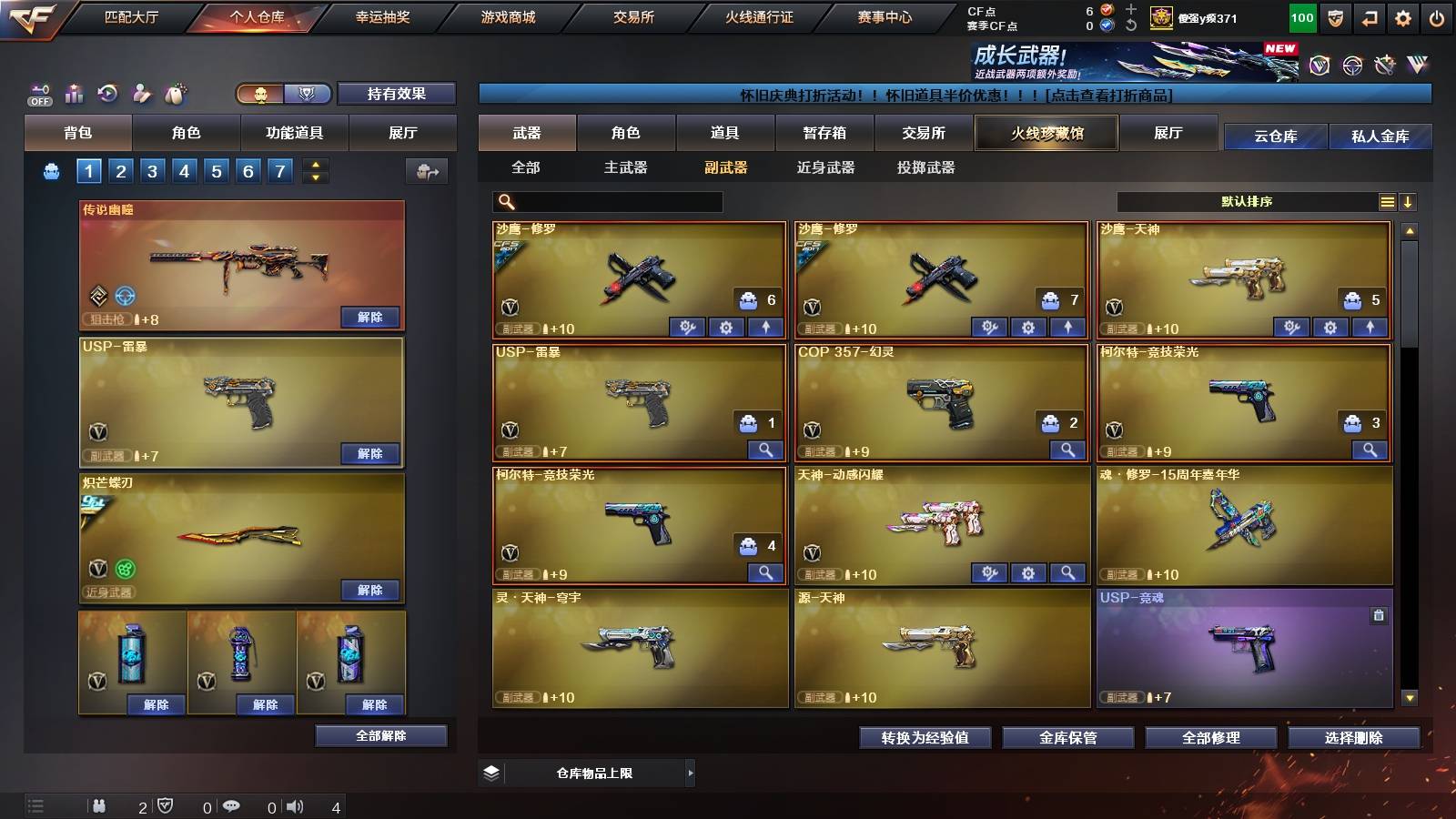
Task: Open the magnifier inspect icon on COP 357-幻灵
Action: [x=1068, y=450]
